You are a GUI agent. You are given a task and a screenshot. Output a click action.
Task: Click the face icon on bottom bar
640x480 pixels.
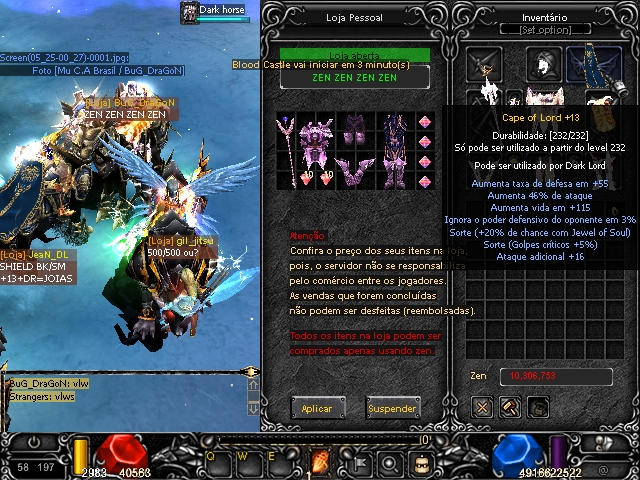pyautogui.click(x=424, y=463)
